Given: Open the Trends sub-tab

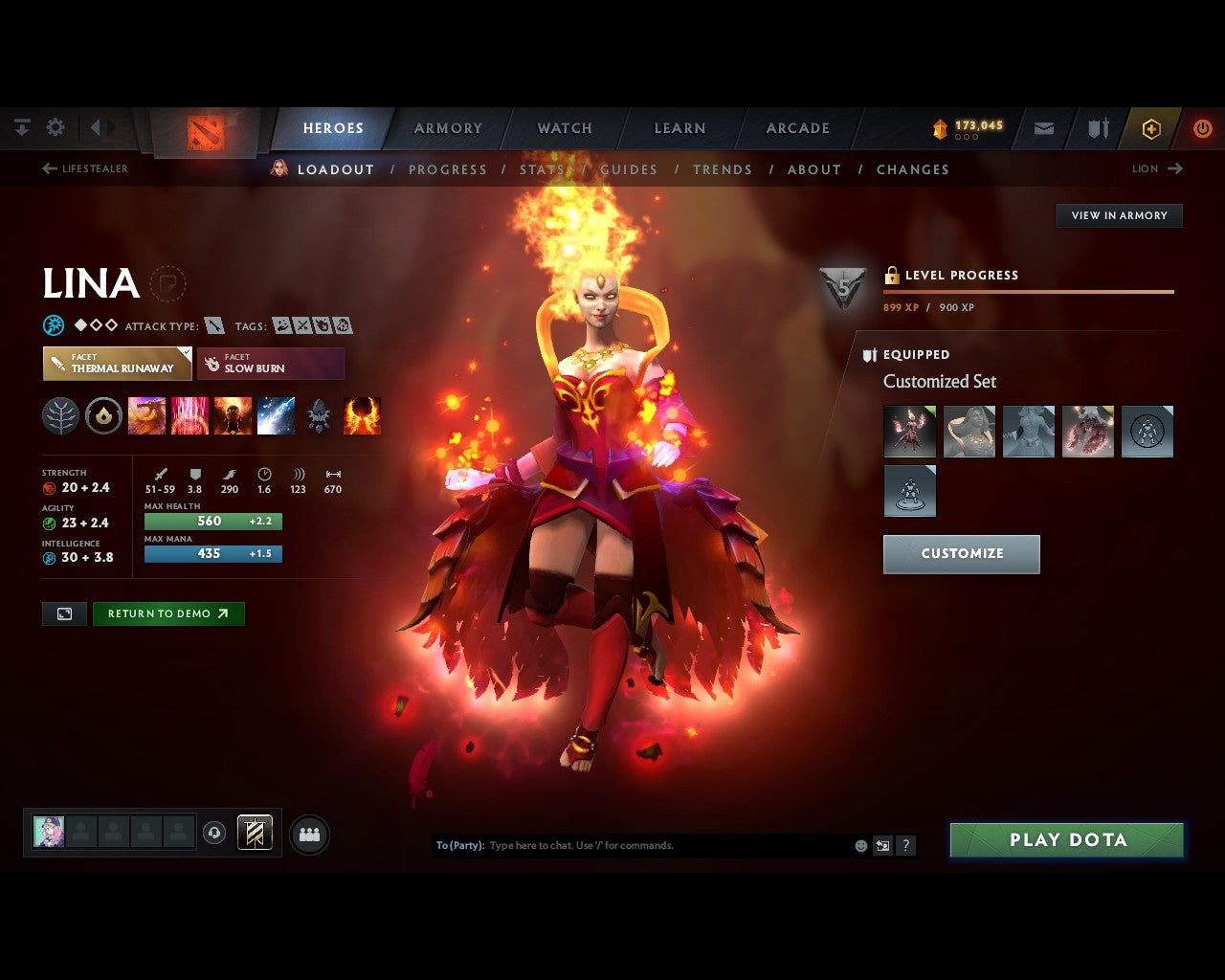Looking at the screenshot, I should tap(722, 169).
